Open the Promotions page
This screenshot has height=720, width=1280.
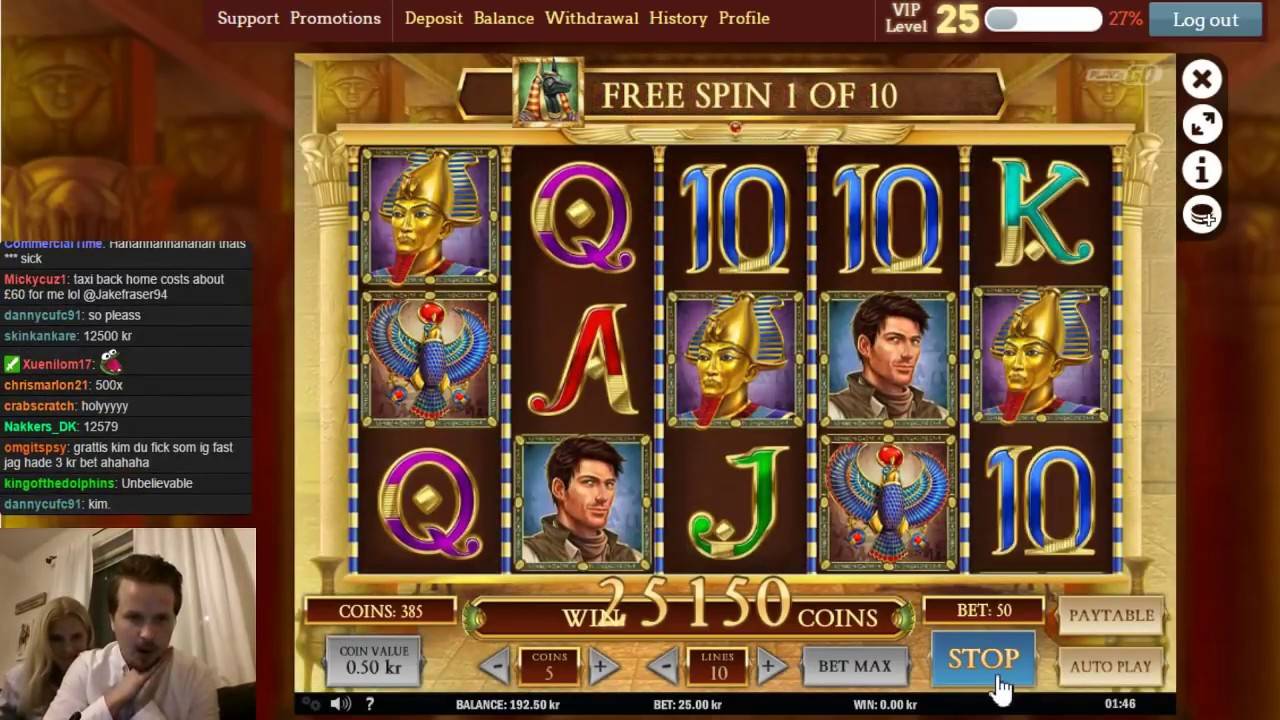(x=335, y=18)
